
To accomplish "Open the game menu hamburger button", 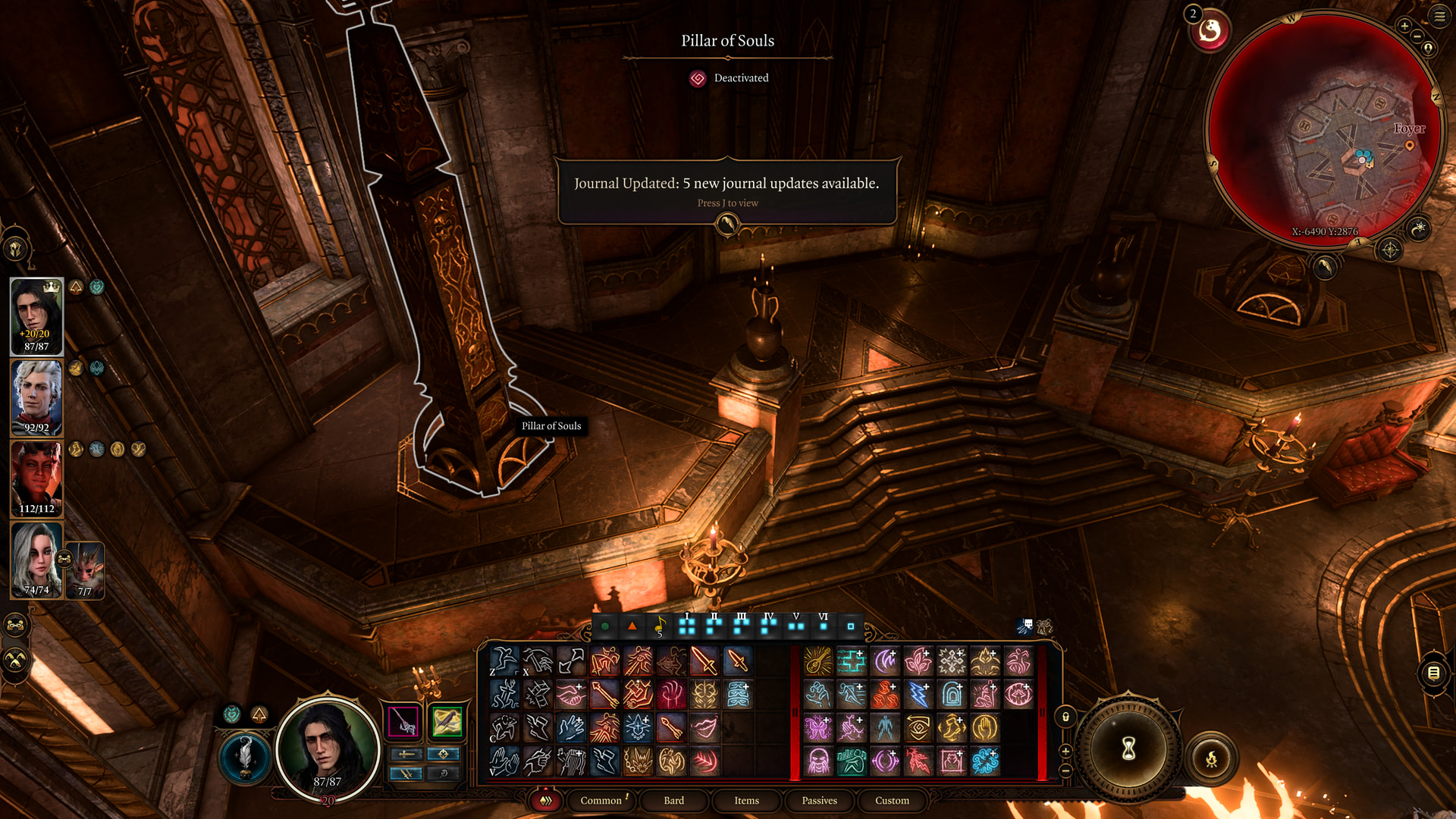I will 1439,16.
